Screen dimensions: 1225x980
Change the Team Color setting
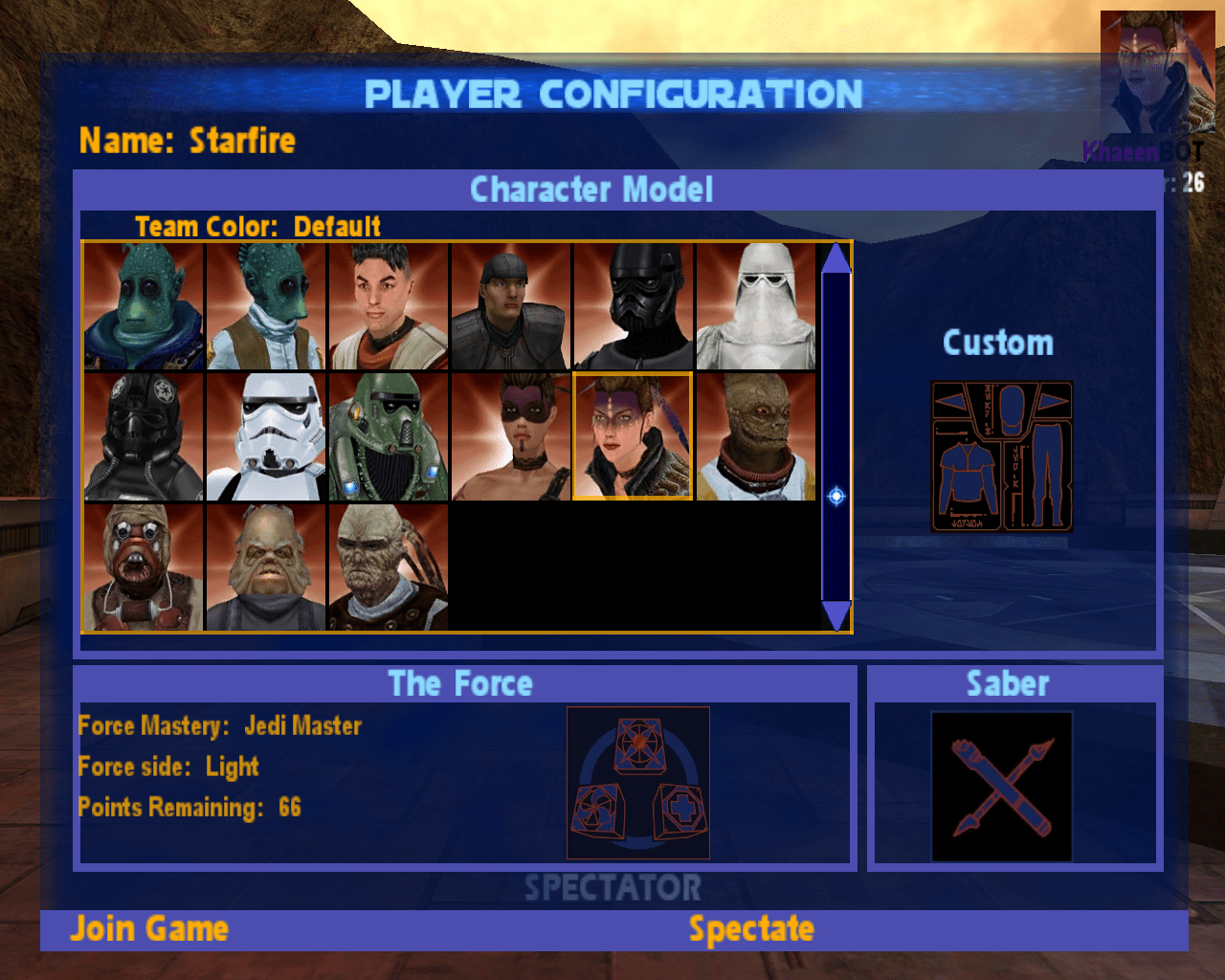[x=258, y=227]
